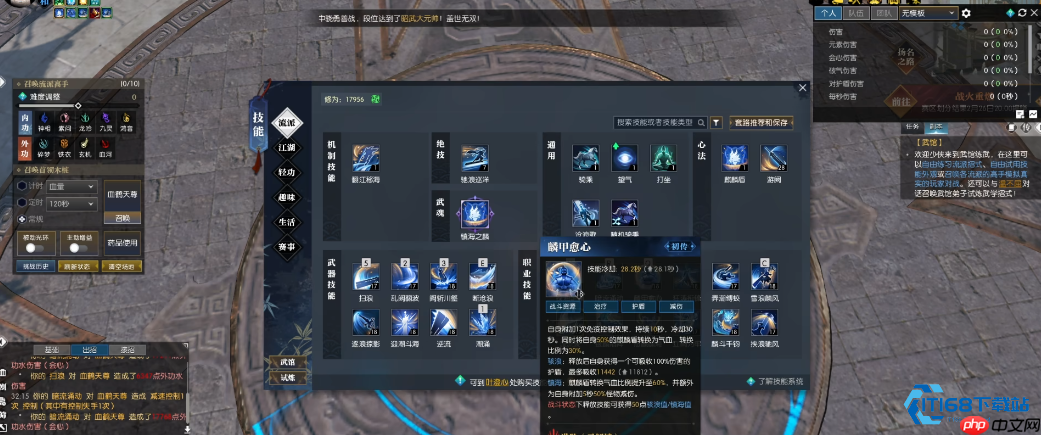Summon the boss with 召唤 button
The image size is (1041, 435).
(123, 217)
